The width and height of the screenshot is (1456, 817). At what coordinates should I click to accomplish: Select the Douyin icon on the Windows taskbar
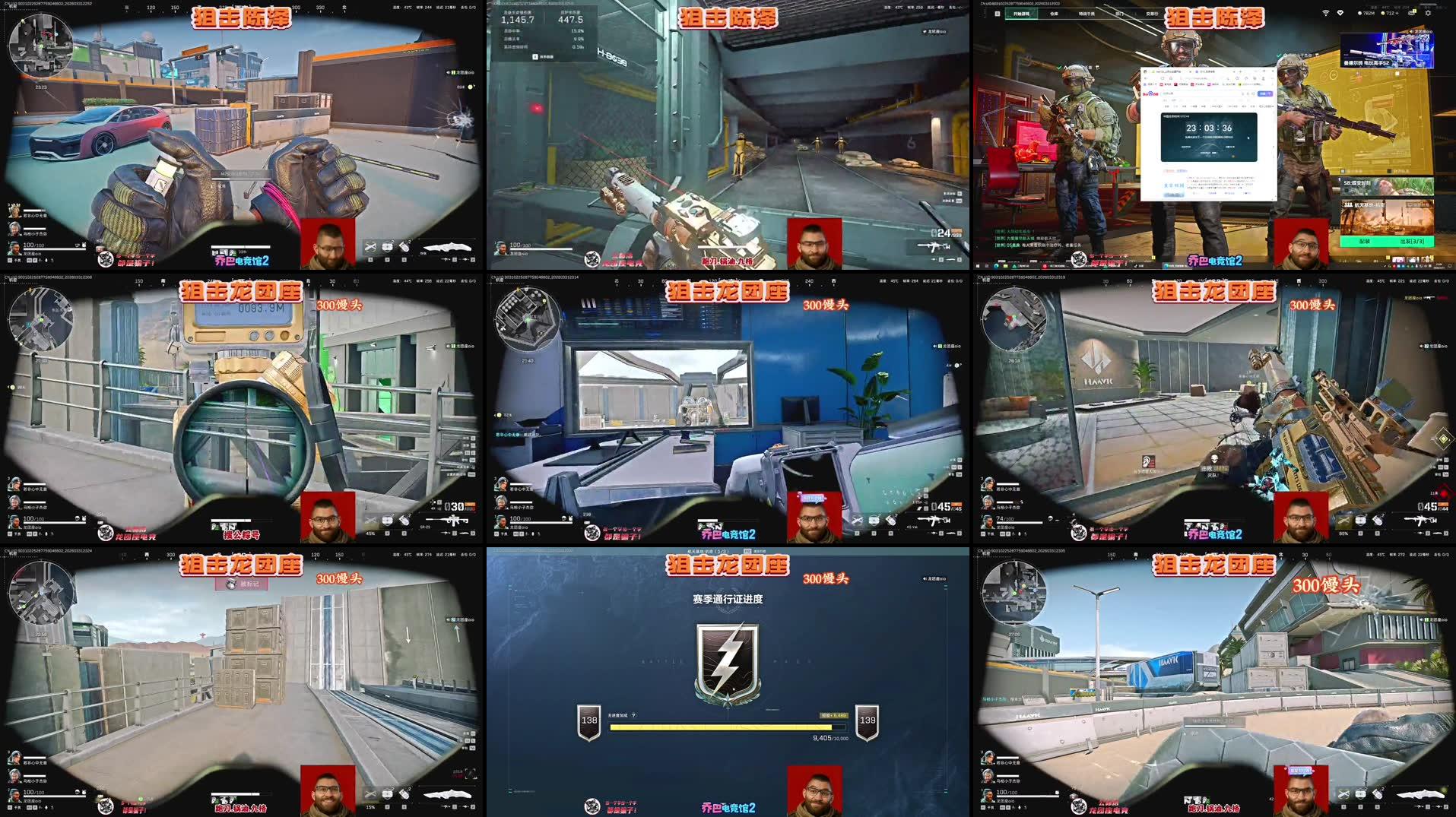[1137, 266]
